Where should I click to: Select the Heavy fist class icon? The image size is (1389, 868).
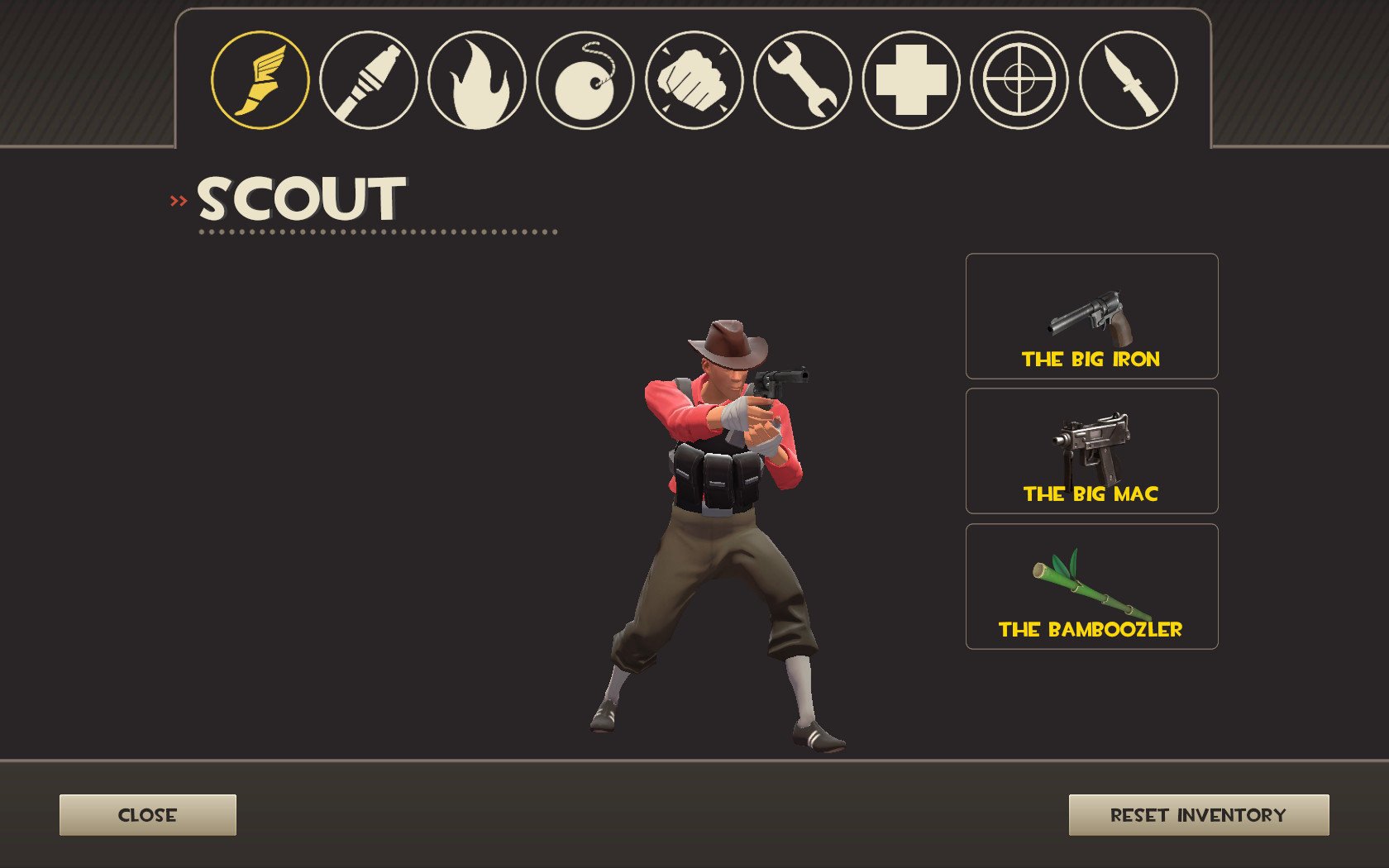(694, 80)
